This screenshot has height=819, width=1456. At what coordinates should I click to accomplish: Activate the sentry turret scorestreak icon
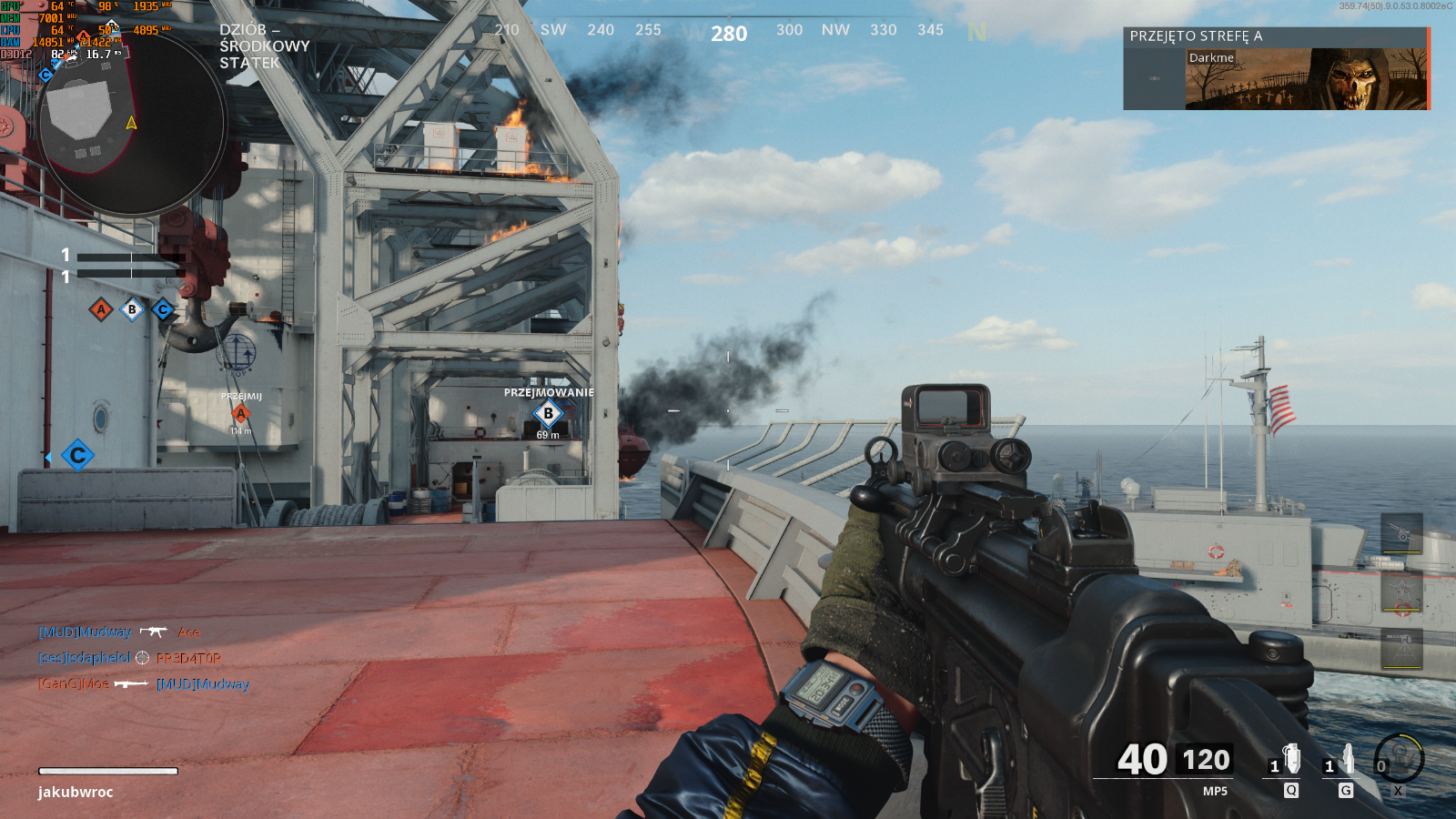pos(1402,648)
